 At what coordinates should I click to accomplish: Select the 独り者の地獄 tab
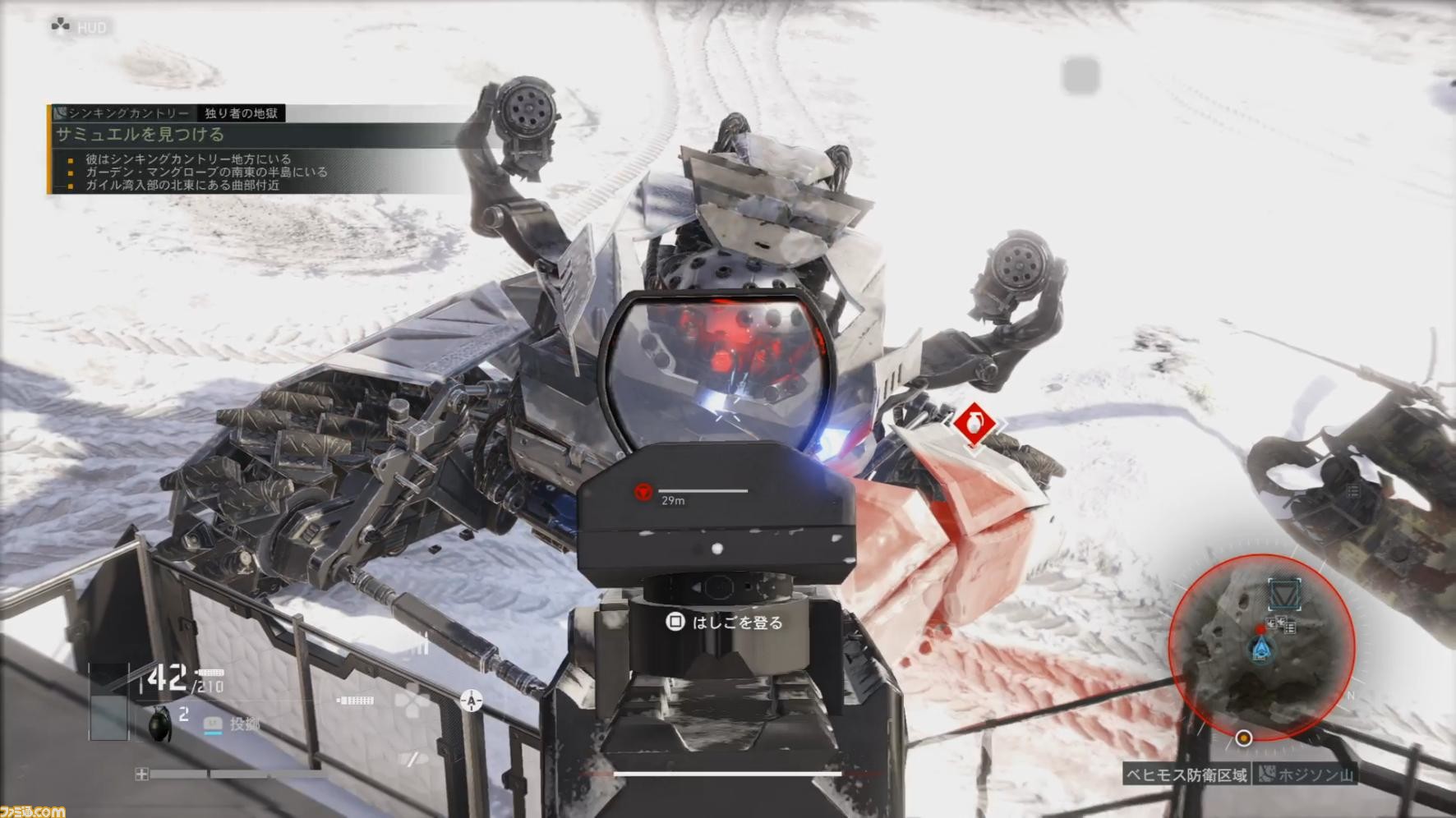pyautogui.click(x=243, y=113)
